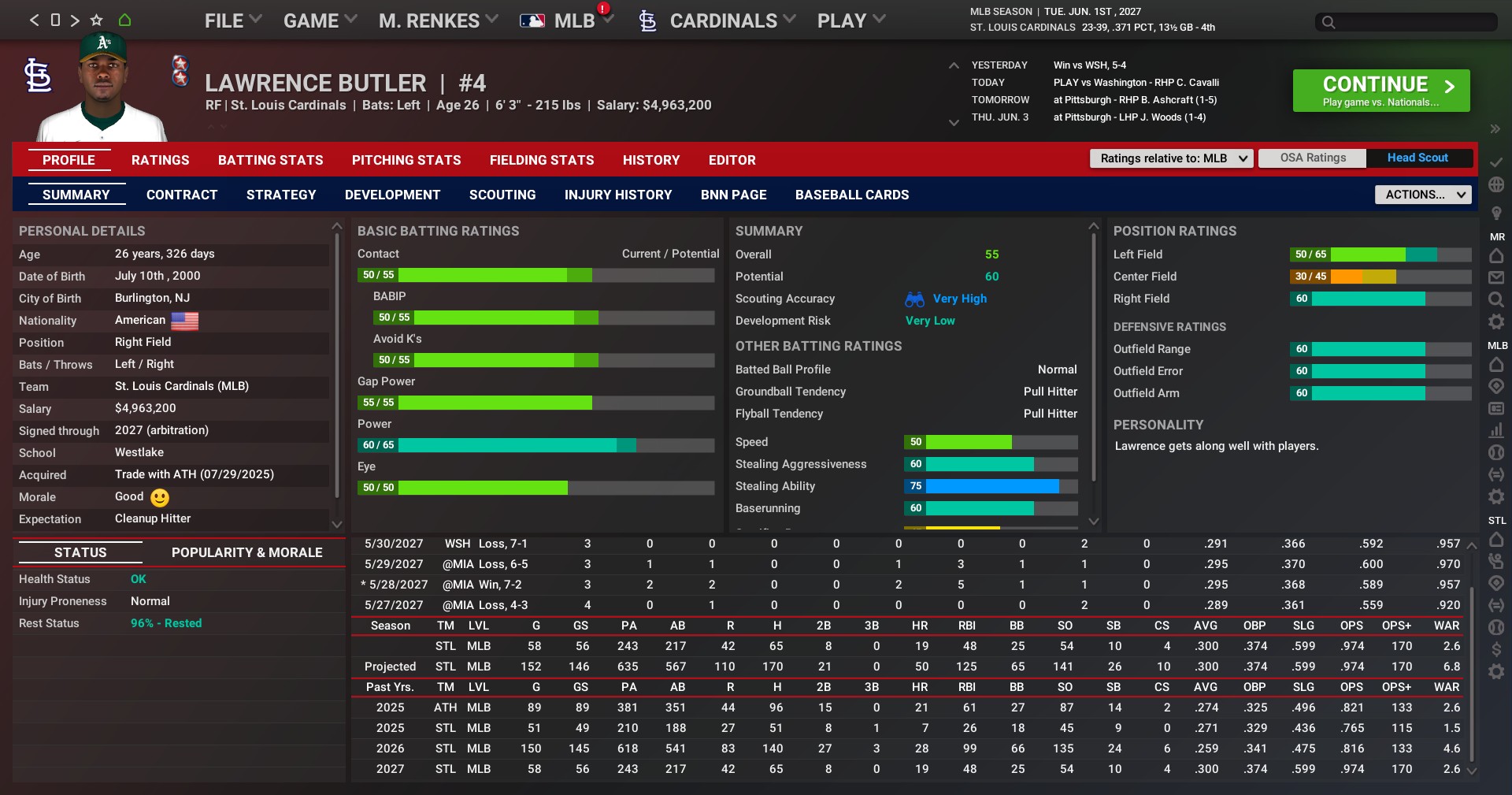Switch to the RATINGS tab
This screenshot has height=795, width=1512.
[x=160, y=160]
